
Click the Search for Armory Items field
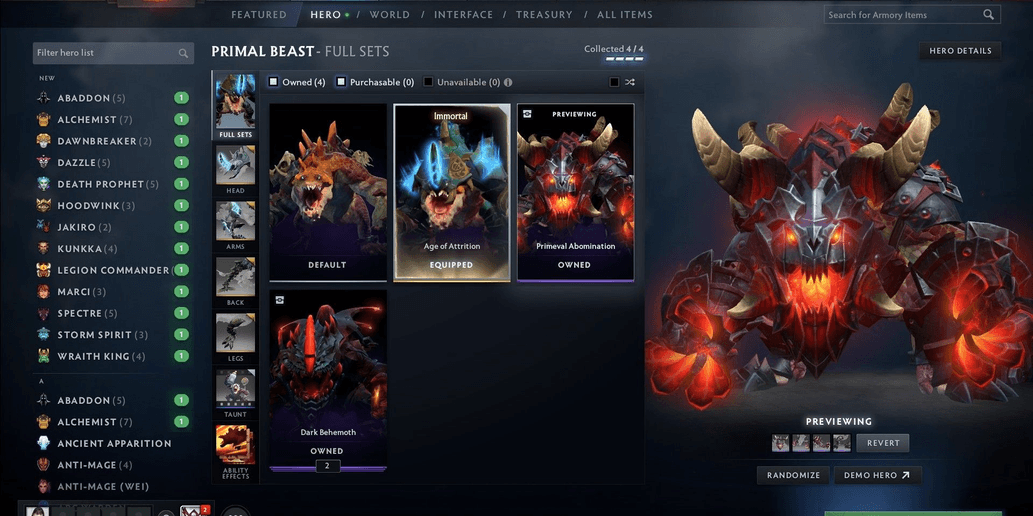(x=904, y=15)
